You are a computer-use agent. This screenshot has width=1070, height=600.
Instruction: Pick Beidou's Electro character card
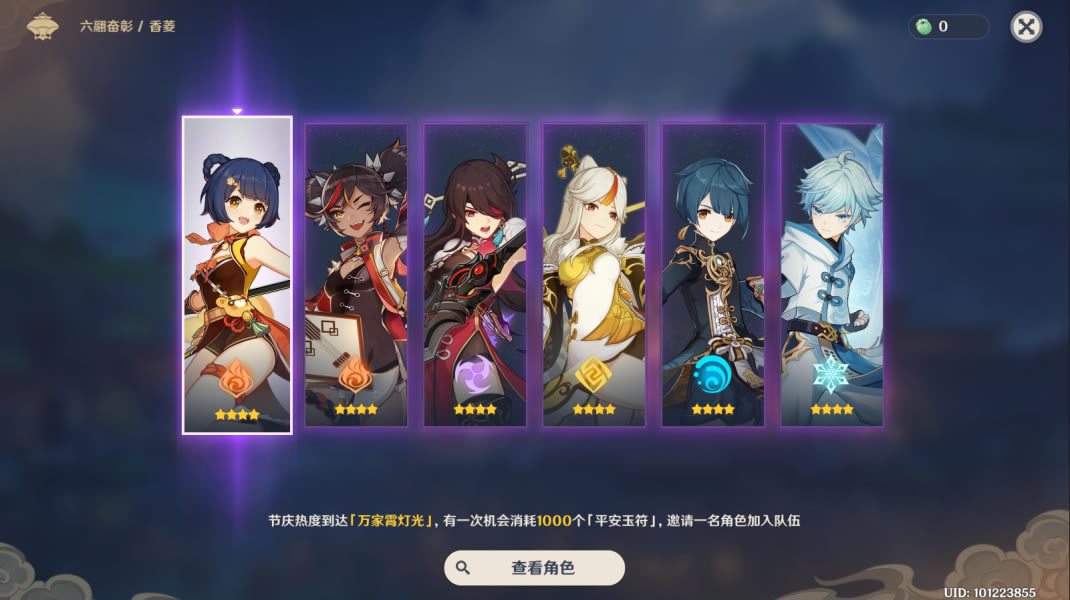tap(475, 275)
